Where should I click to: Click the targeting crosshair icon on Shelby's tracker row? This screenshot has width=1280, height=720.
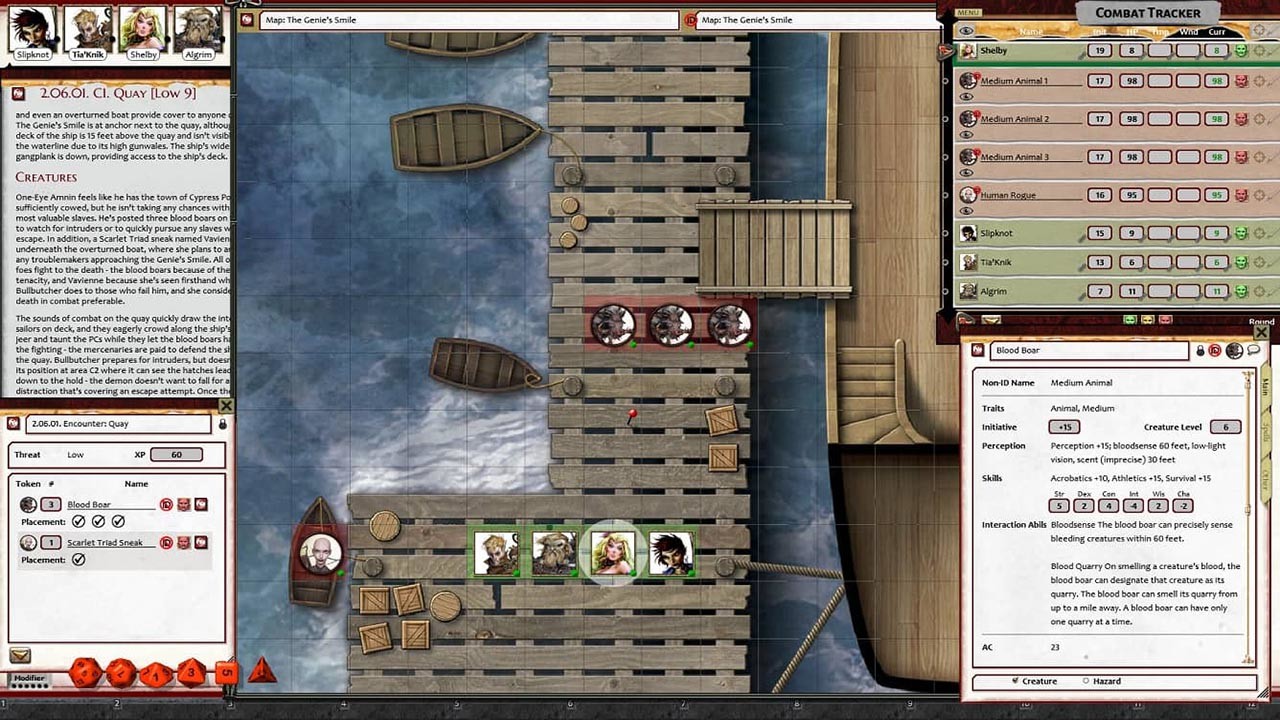pos(1259,50)
